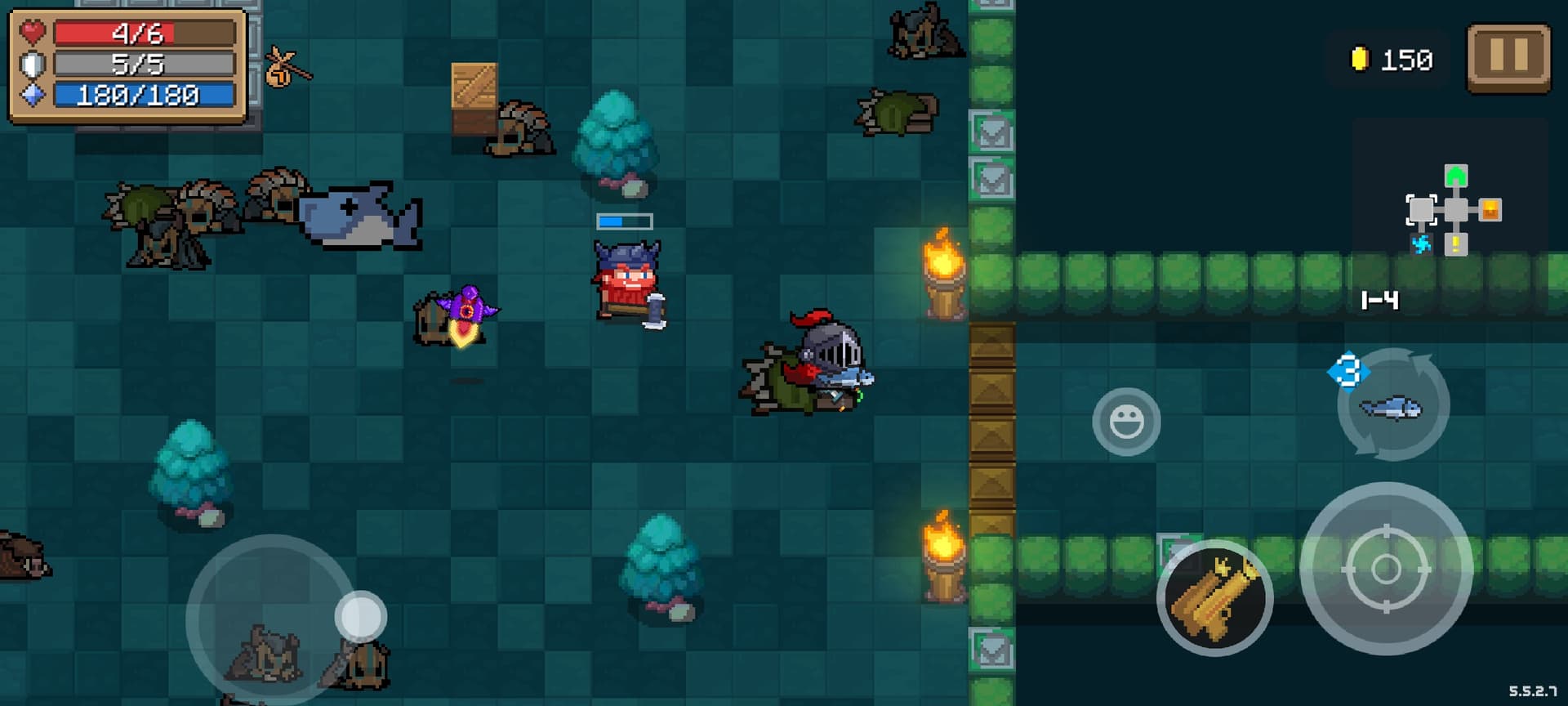The height and width of the screenshot is (706, 1568).
Task: Activate the dual-wield skill button
Action: [x=1214, y=597]
